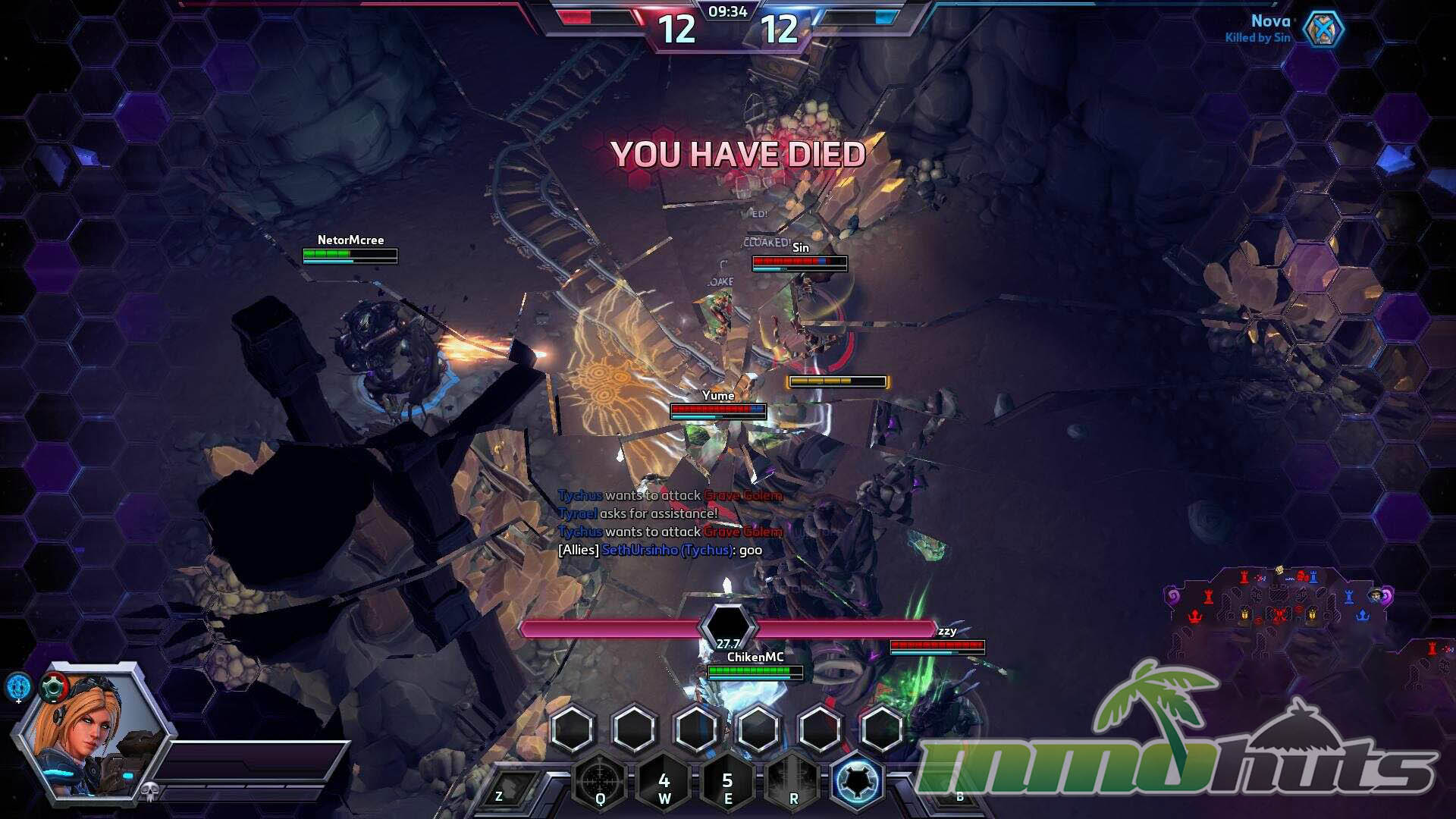The height and width of the screenshot is (819, 1456).
Task: Select the W ability on 4-second cooldown
Action: [664, 781]
